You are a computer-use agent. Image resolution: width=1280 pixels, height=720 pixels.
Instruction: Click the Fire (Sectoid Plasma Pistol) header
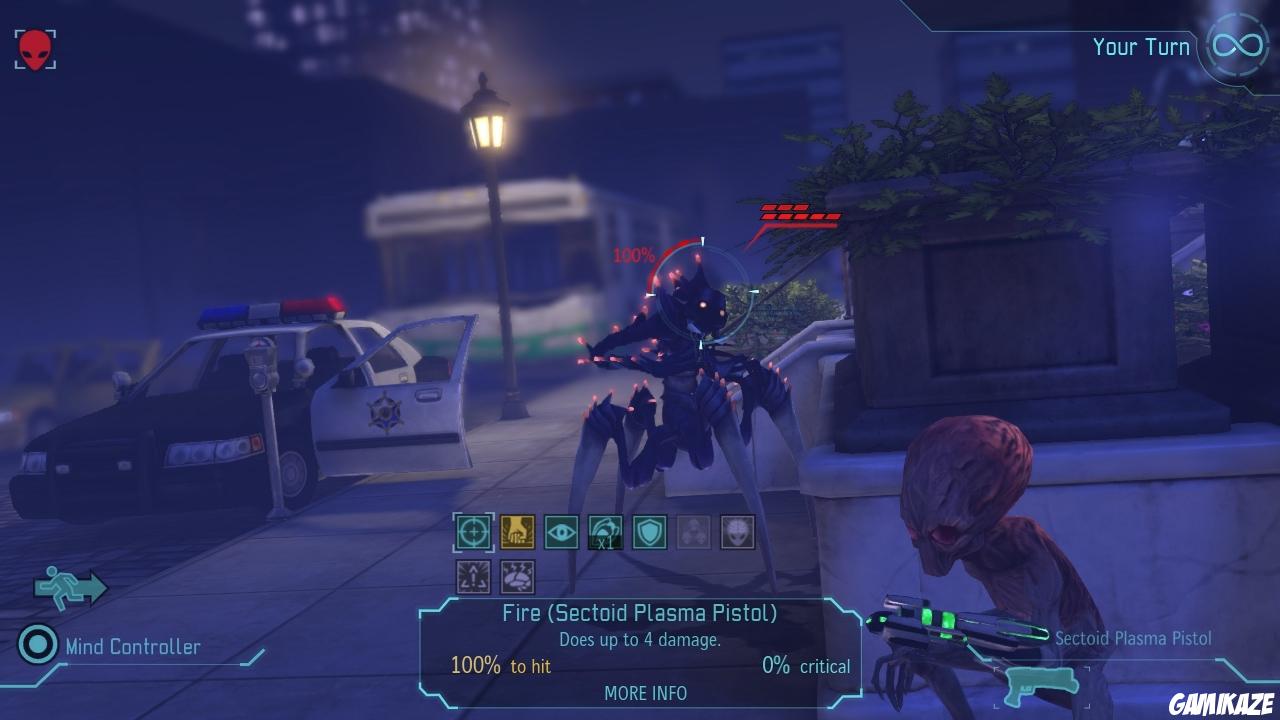645,613
